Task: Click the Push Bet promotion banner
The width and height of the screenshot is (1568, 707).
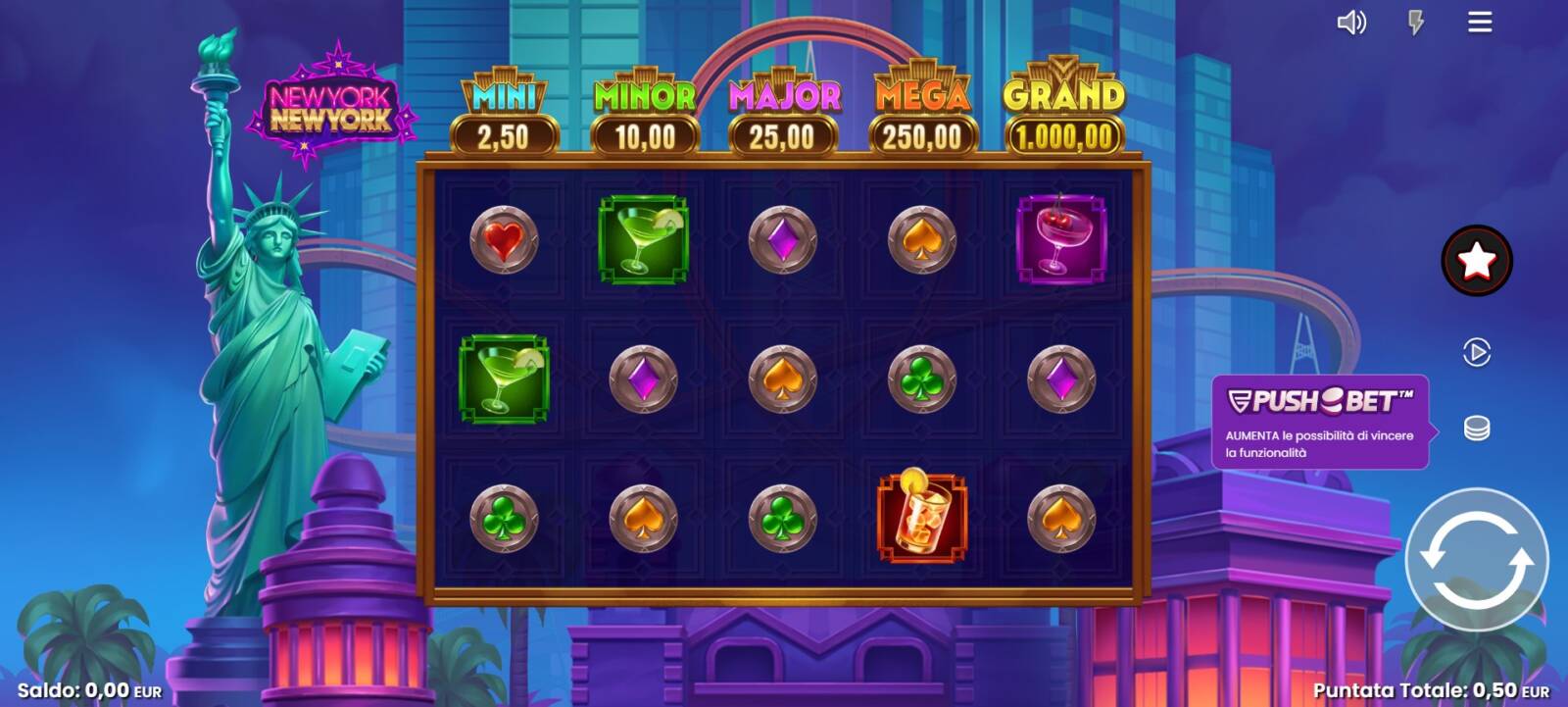Action: coord(1319,422)
